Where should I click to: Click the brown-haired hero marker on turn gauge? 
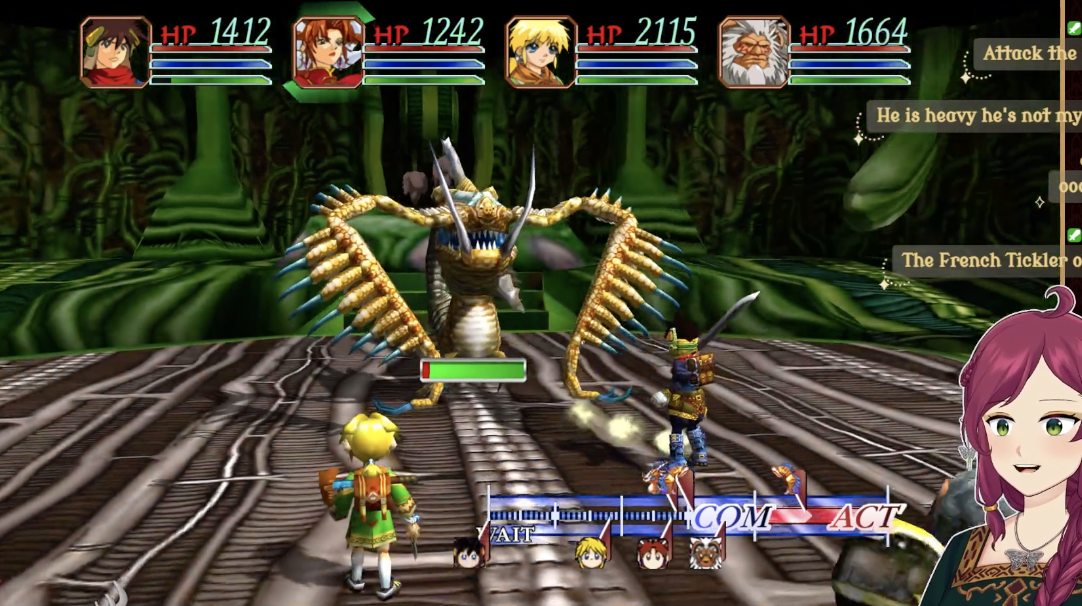coord(468,551)
